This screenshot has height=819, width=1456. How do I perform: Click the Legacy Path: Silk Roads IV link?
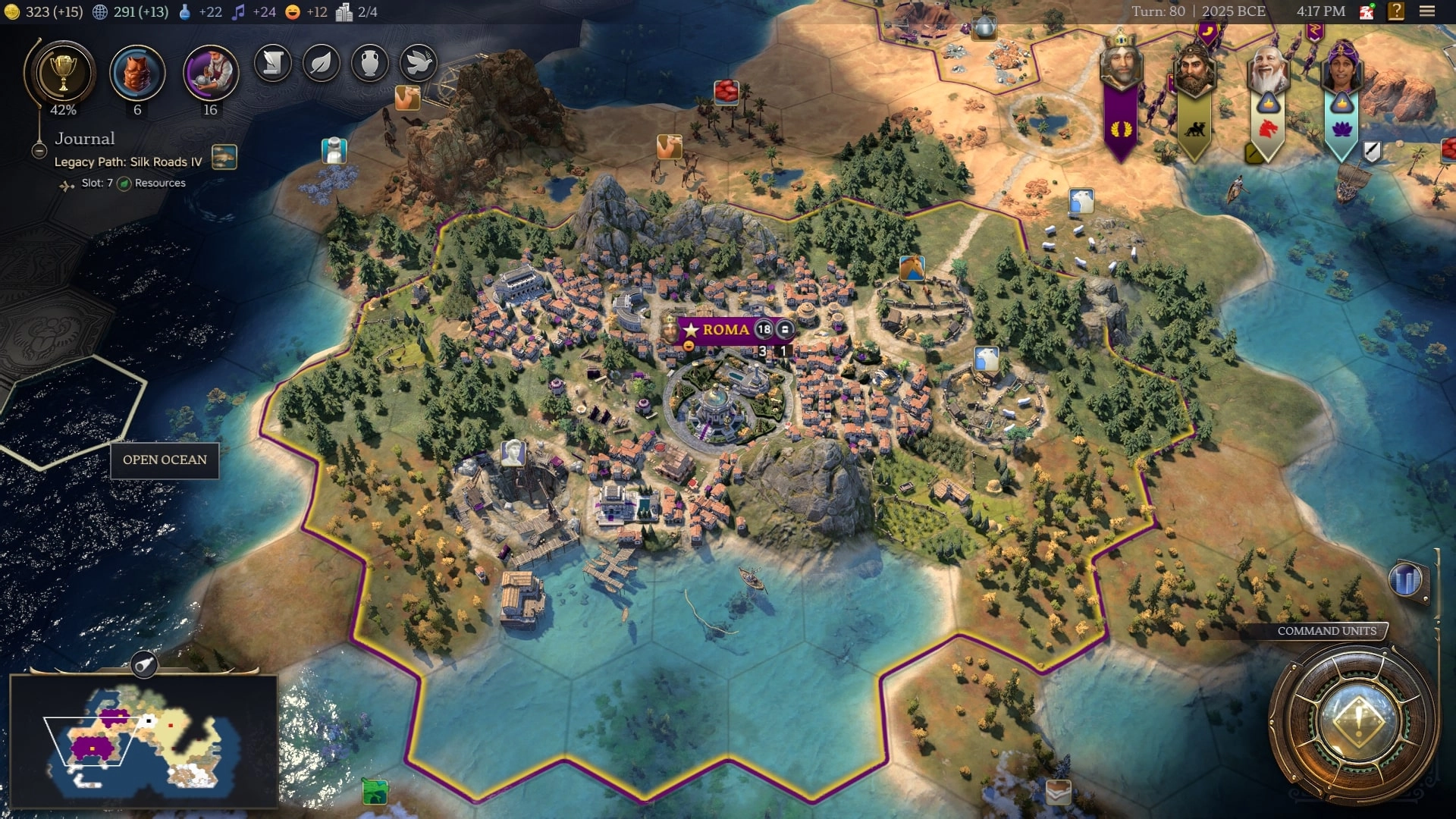pyautogui.click(x=126, y=162)
